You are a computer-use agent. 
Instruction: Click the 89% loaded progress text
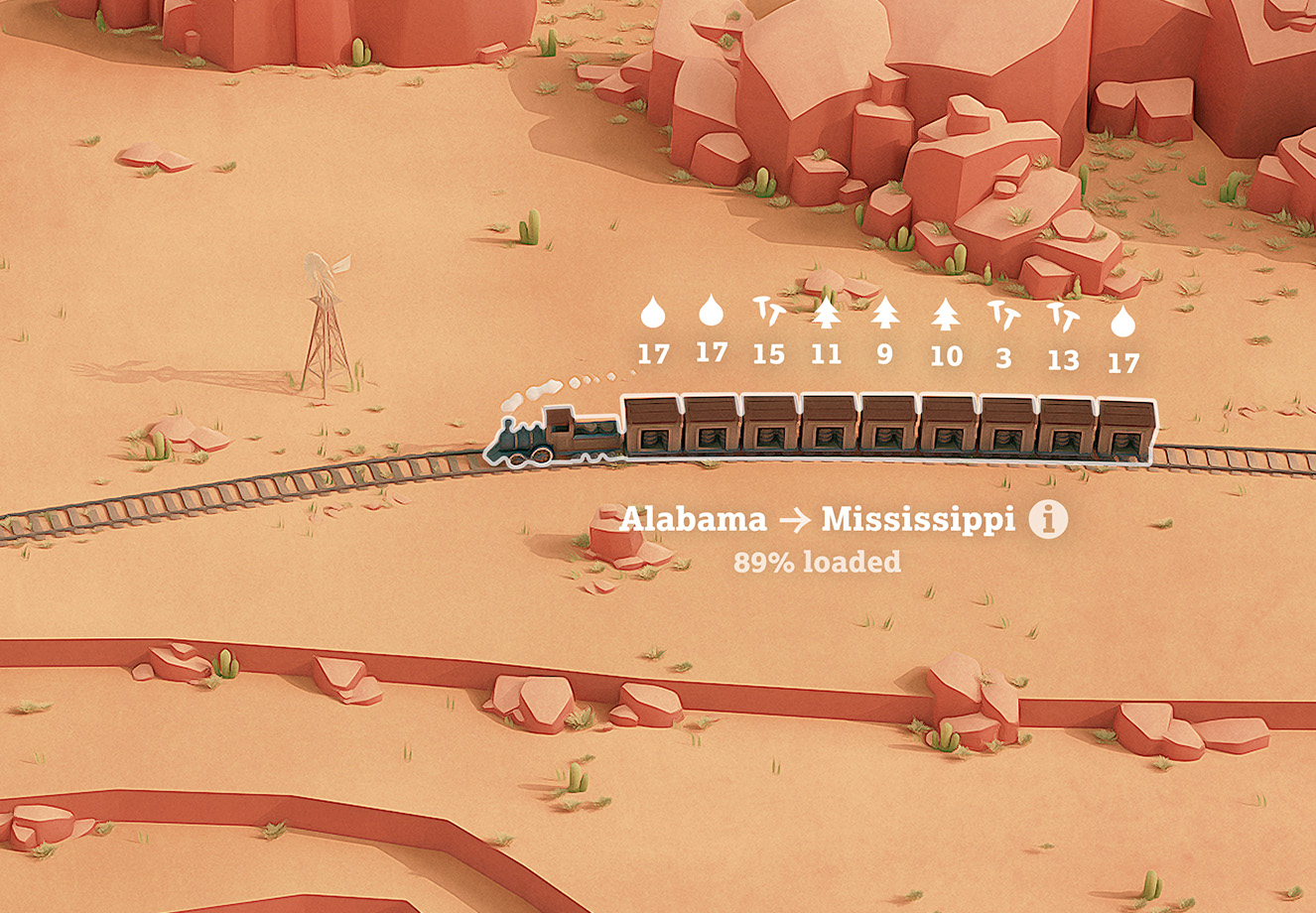pyautogui.click(x=819, y=560)
